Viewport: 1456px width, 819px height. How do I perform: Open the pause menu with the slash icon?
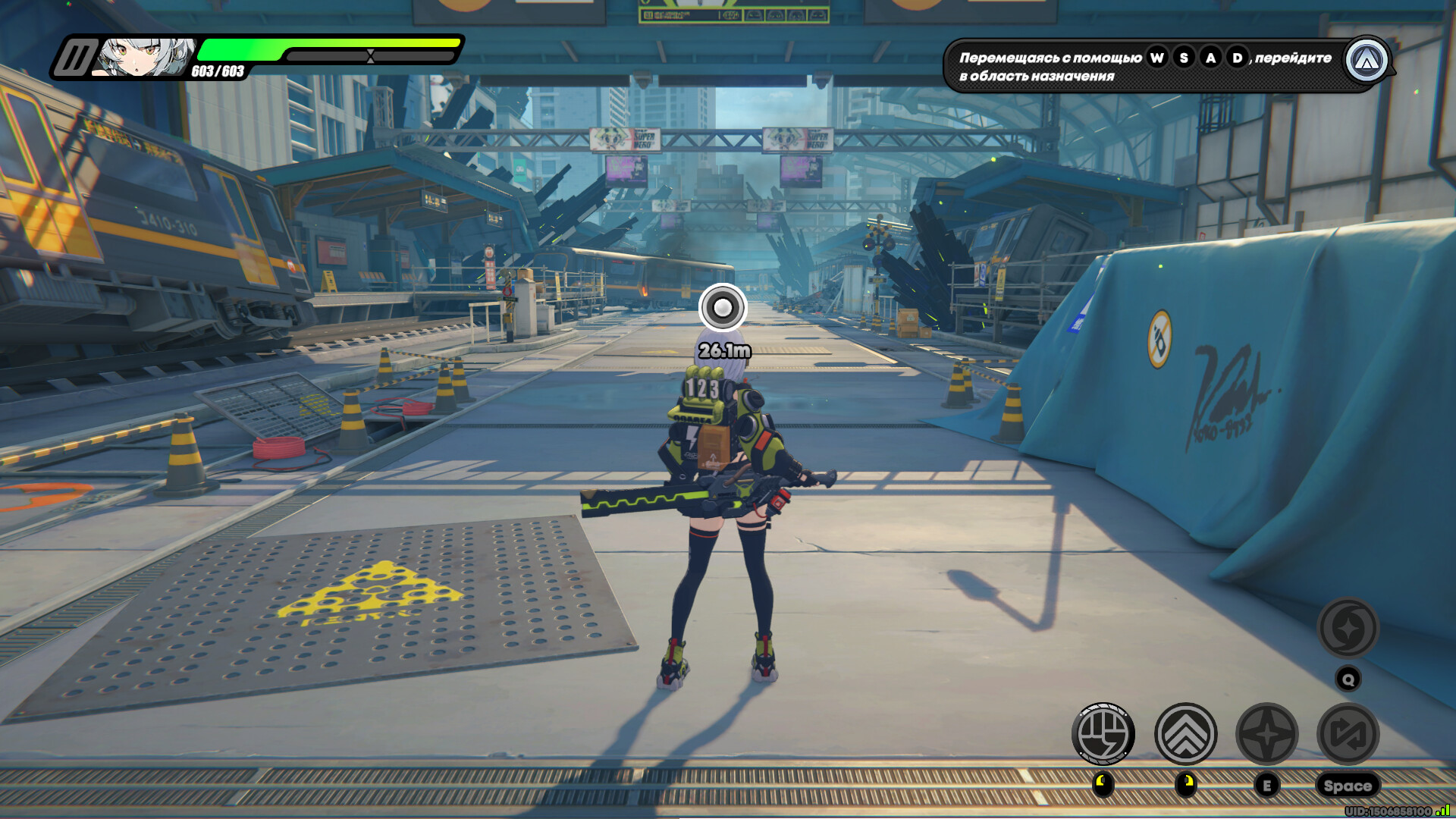[75, 58]
